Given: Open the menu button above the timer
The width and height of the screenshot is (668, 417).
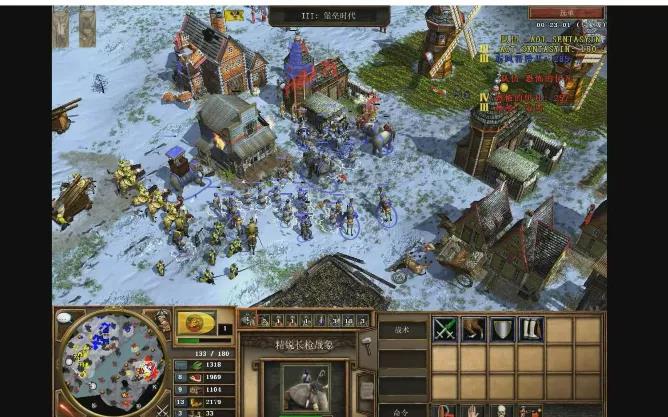Looking at the screenshot, I should point(567,11).
